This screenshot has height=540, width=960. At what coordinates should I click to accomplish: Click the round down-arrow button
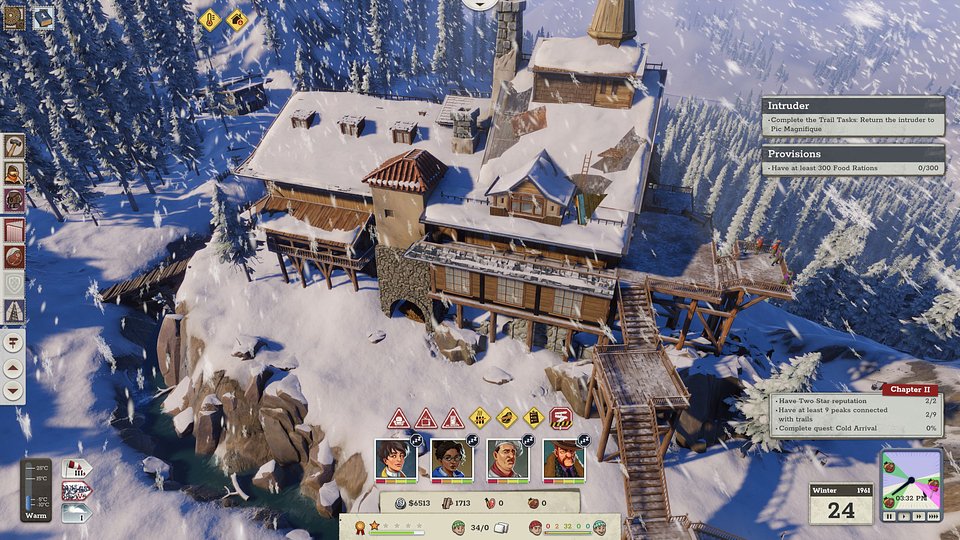tap(14, 391)
